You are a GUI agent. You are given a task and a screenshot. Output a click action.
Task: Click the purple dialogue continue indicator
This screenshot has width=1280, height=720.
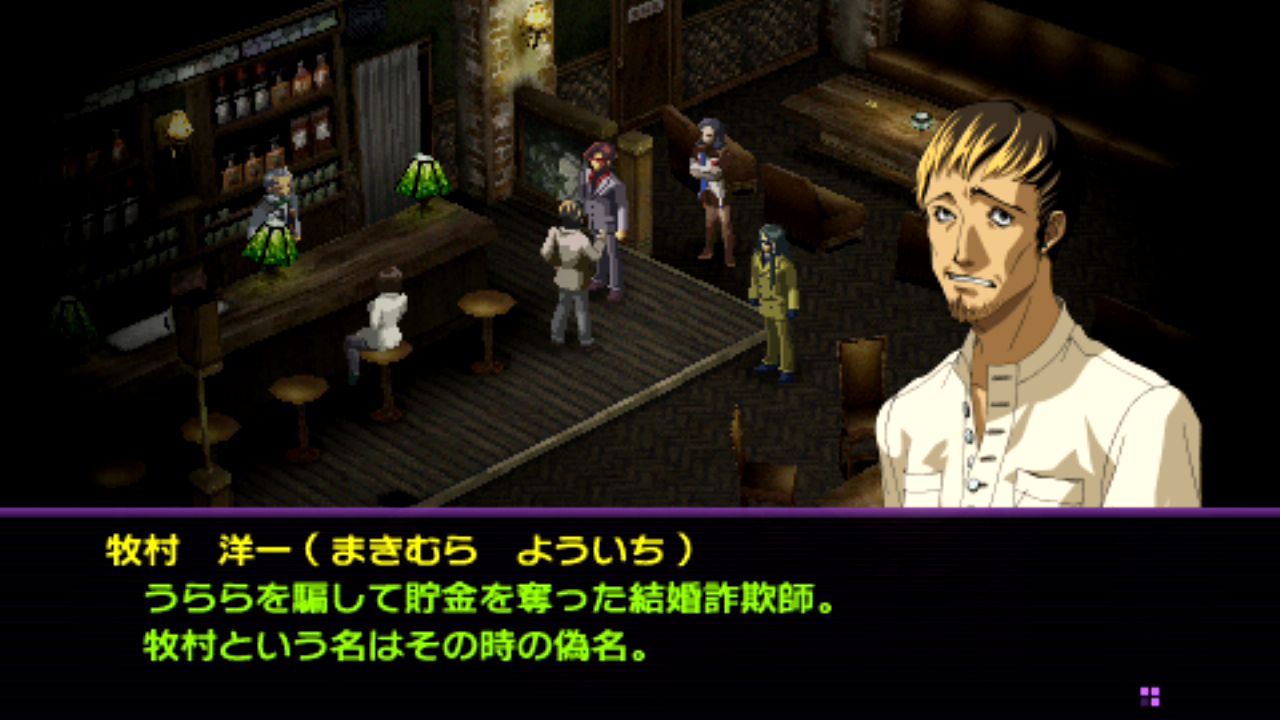click(1149, 696)
